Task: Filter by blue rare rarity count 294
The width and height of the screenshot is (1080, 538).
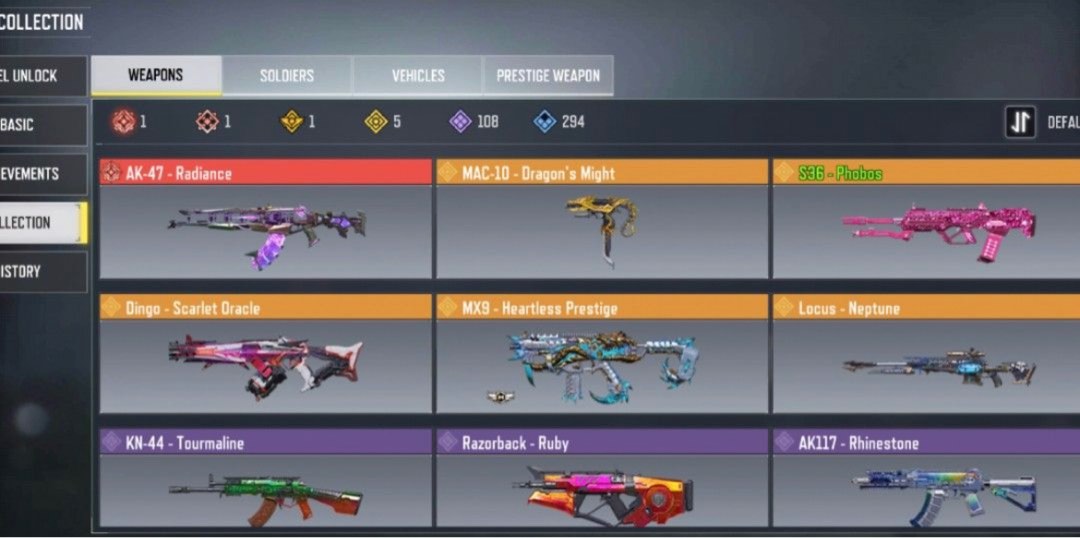Action: pyautogui.click(x=559, y=122)
